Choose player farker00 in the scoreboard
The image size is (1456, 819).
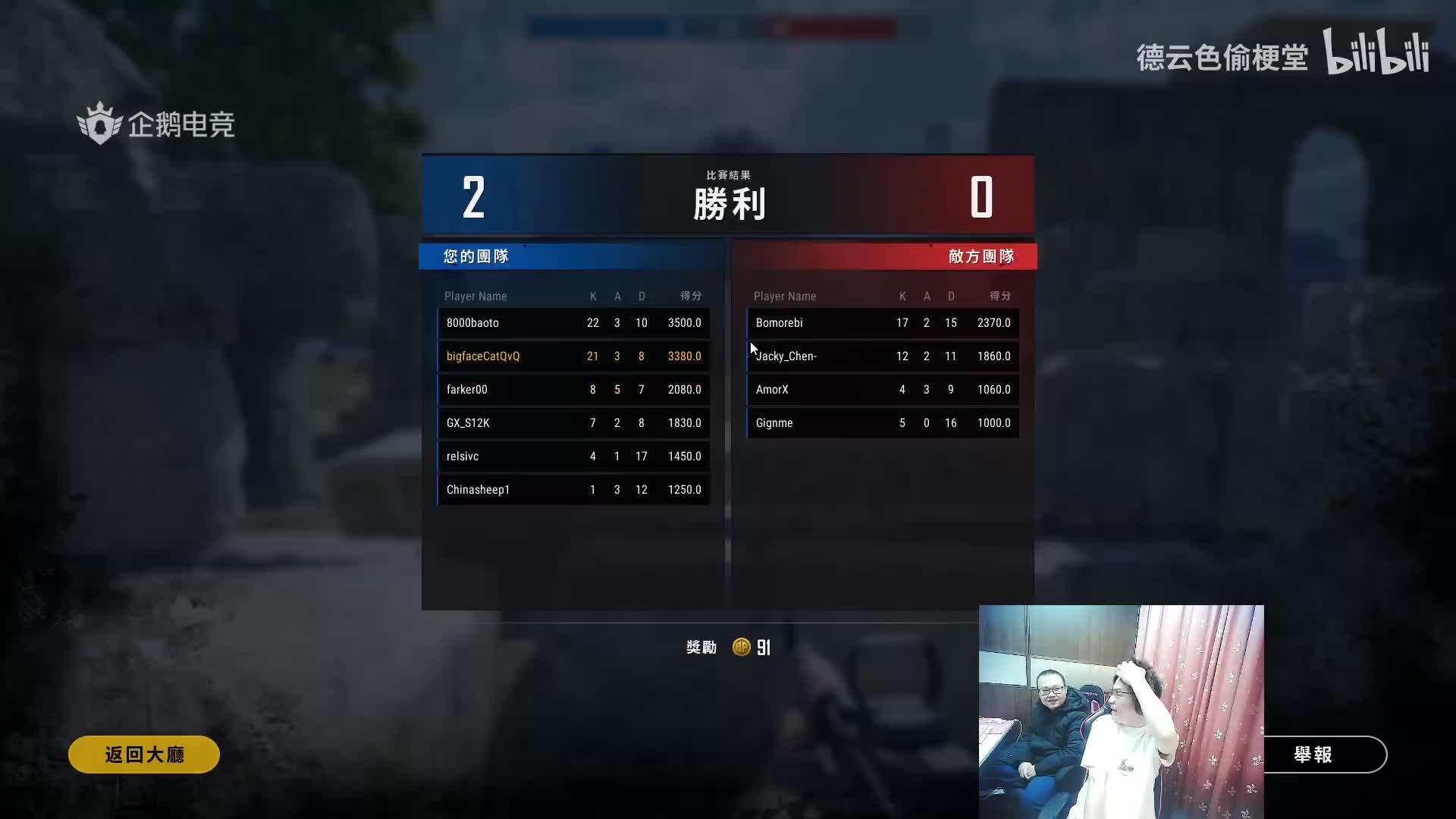point(573,390)
